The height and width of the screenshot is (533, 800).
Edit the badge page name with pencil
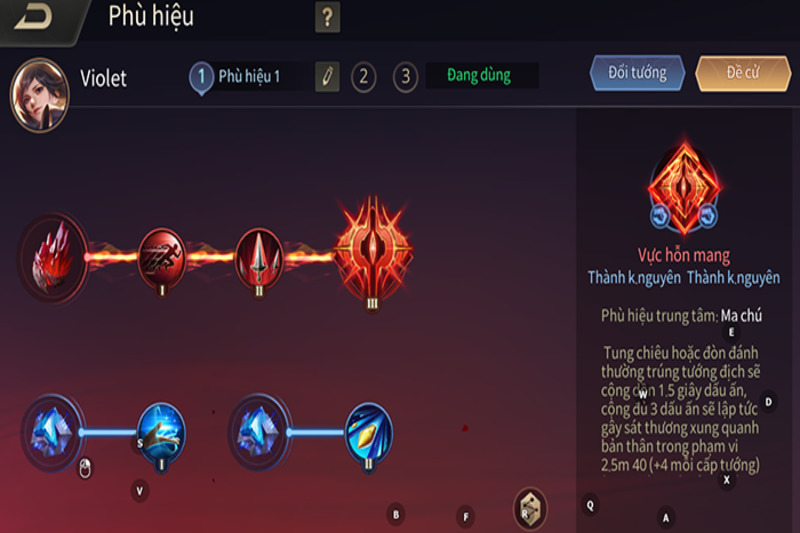[327, 77]
